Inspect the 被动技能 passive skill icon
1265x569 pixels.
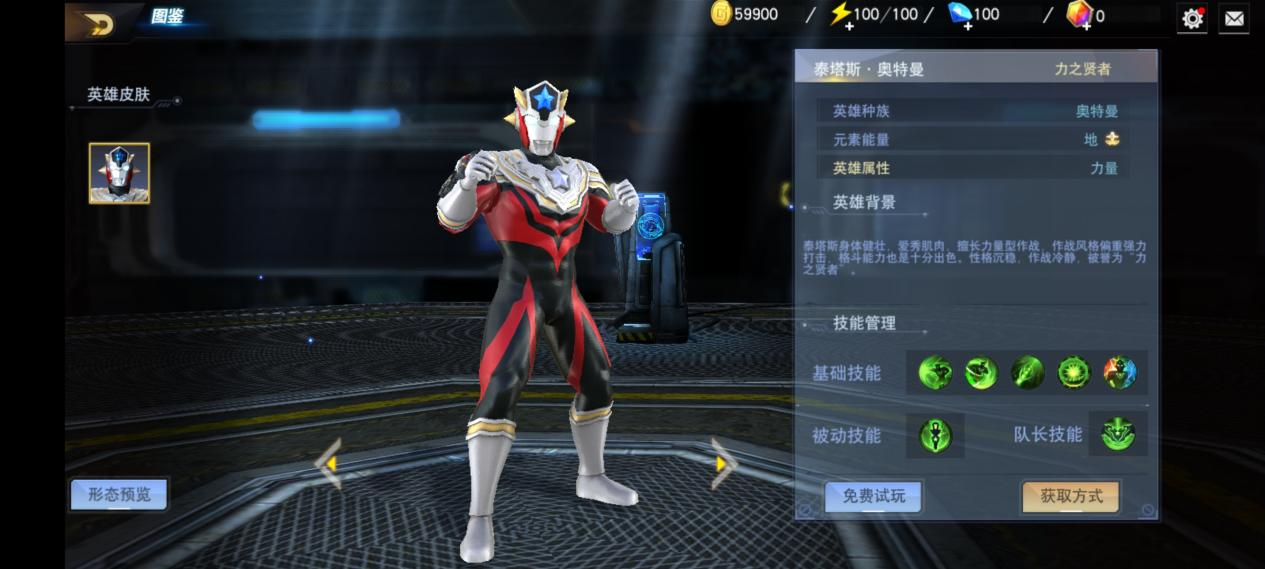click(936, 435)
